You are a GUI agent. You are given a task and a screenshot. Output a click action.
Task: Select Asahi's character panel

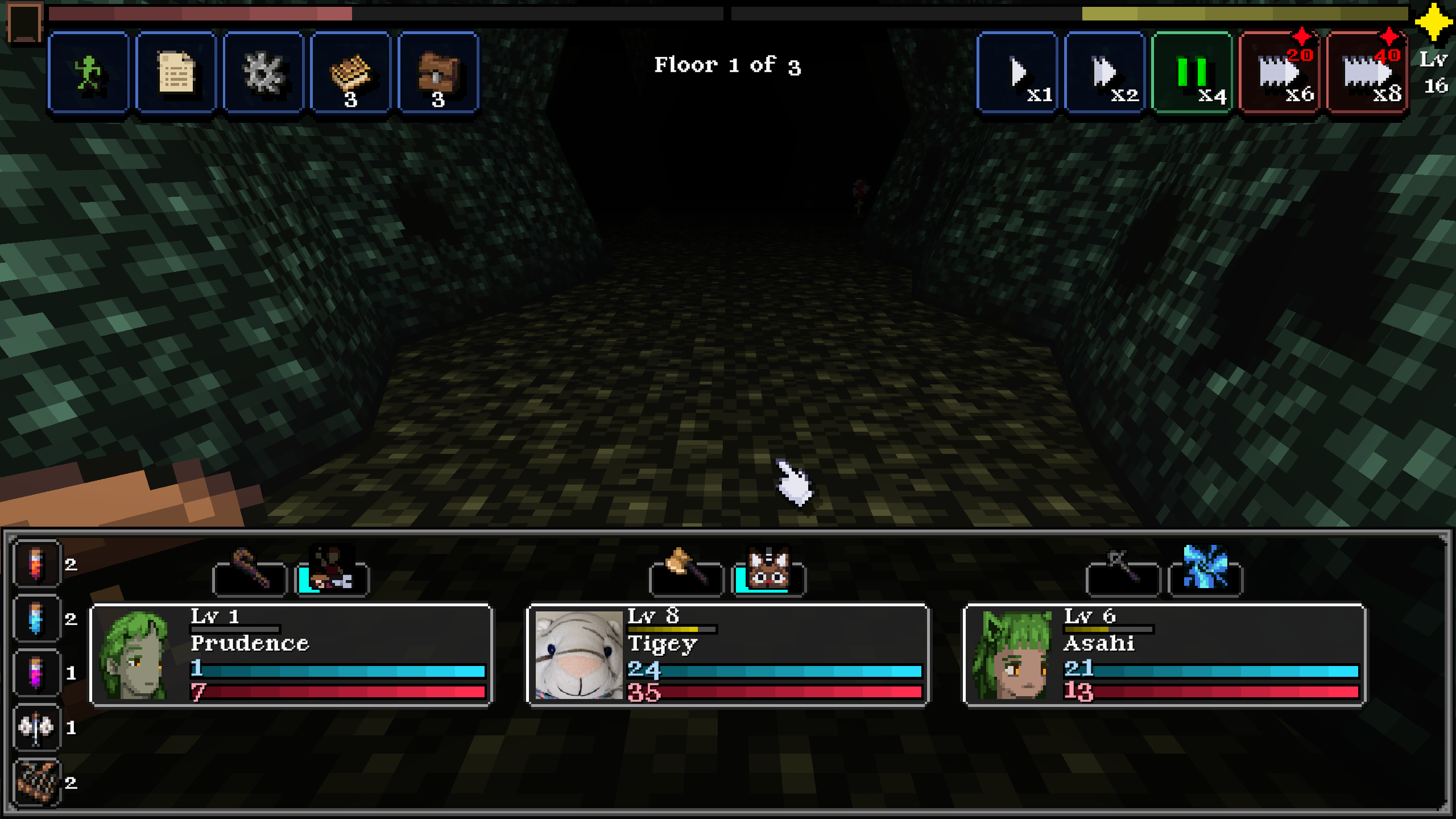(x=1164, y=655)
